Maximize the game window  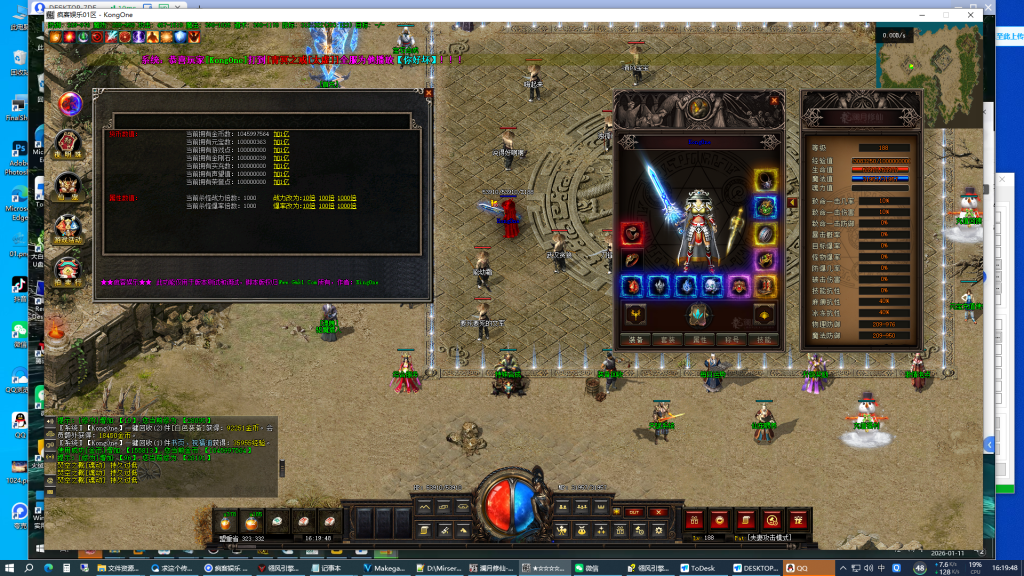tap(945, 15)
